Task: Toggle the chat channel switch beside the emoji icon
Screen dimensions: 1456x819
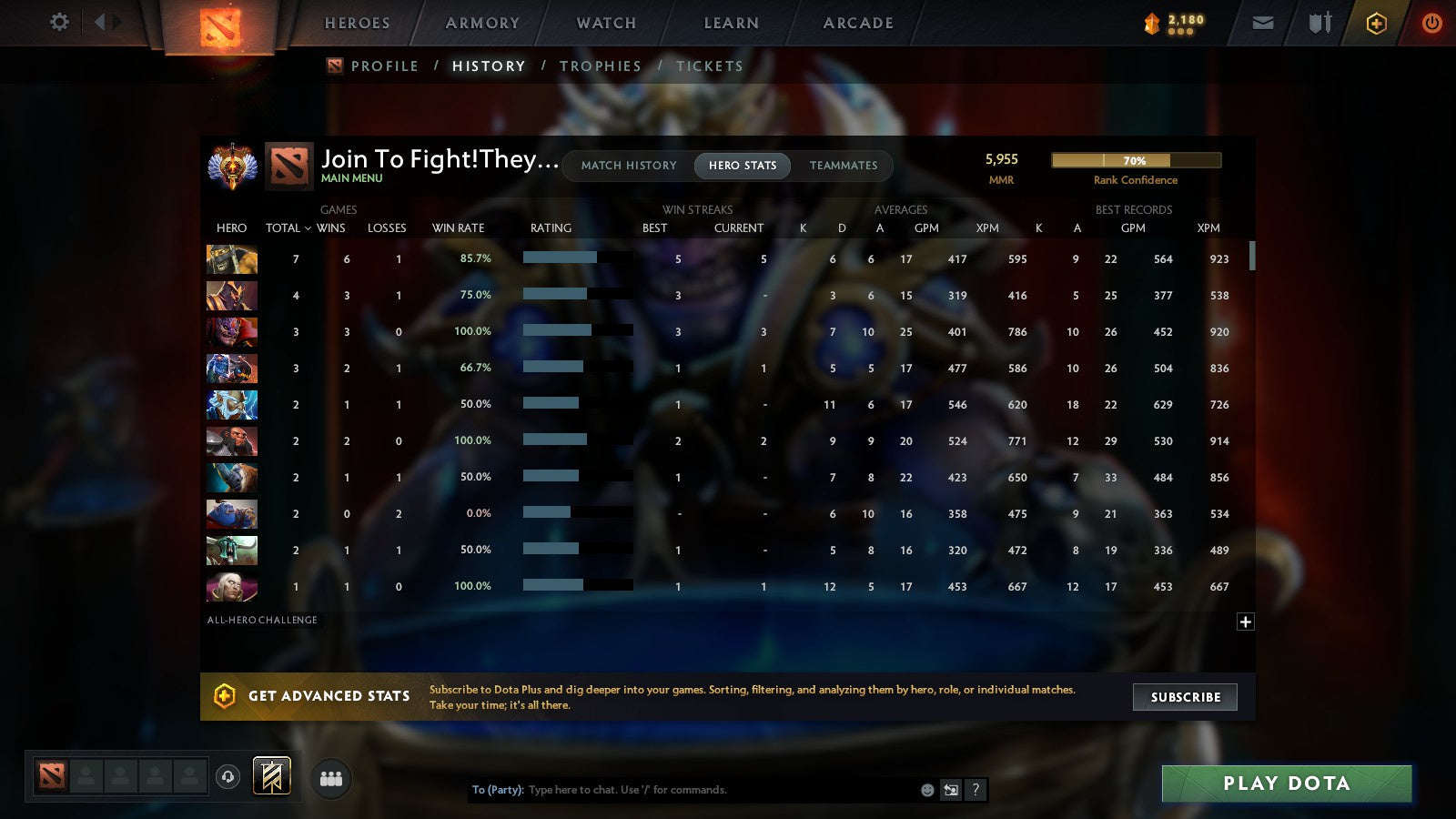Action: click(949, 790)
